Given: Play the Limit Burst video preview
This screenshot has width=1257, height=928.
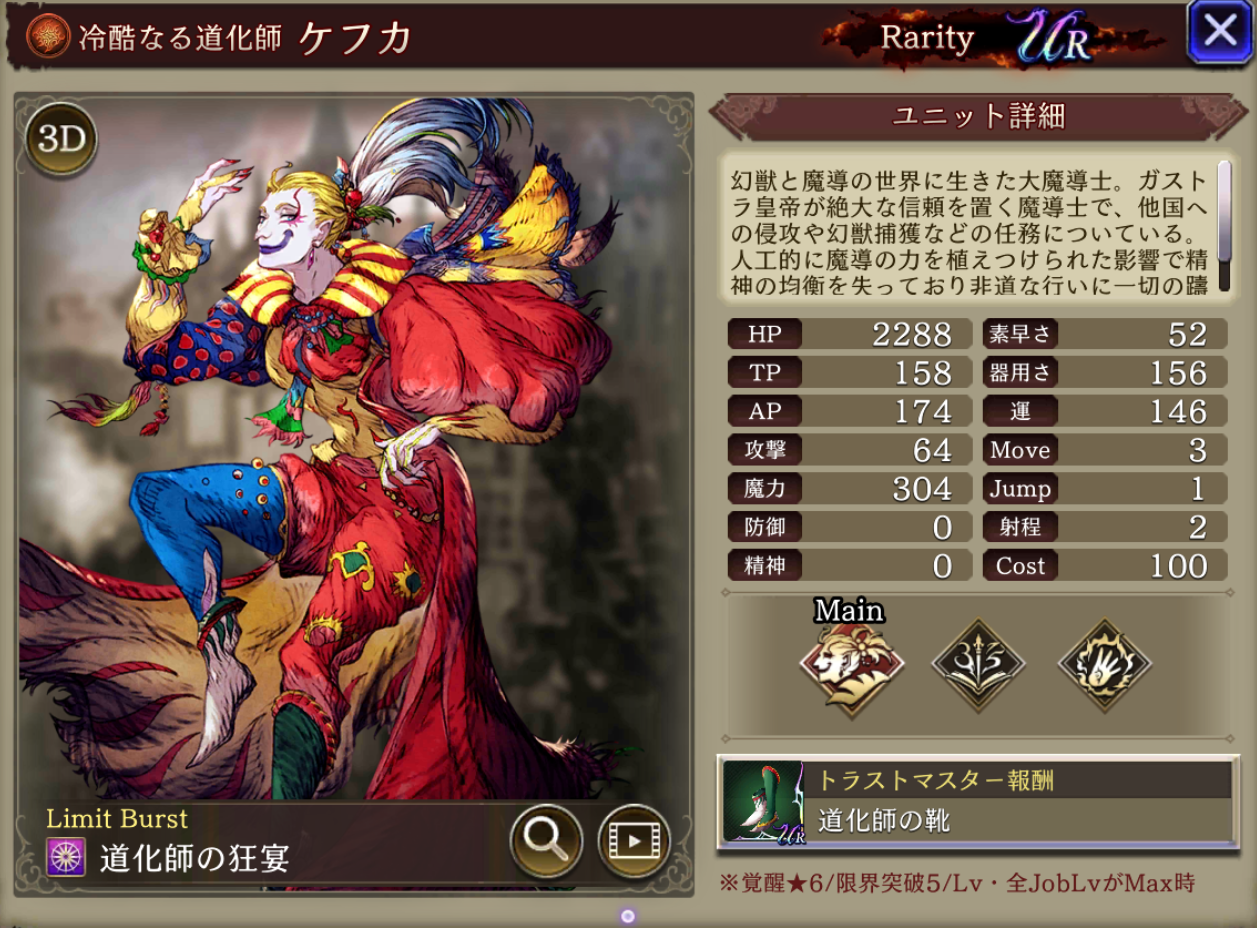Looking at the screenshot, I should 633,840.
